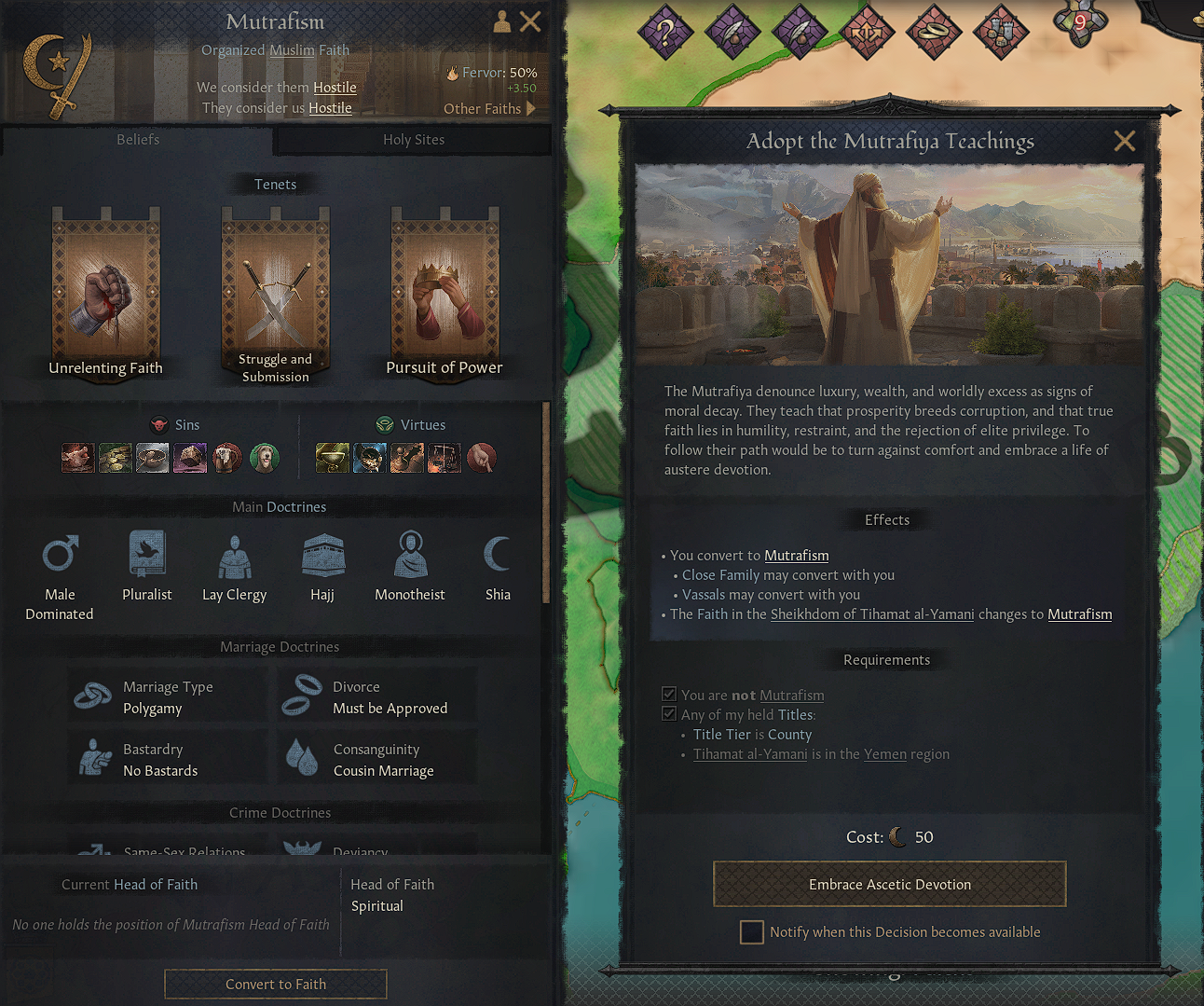The width and height of the screenshot is (1204, 1006).
Task: Open the question mark event icon on map
Action: 665,31
